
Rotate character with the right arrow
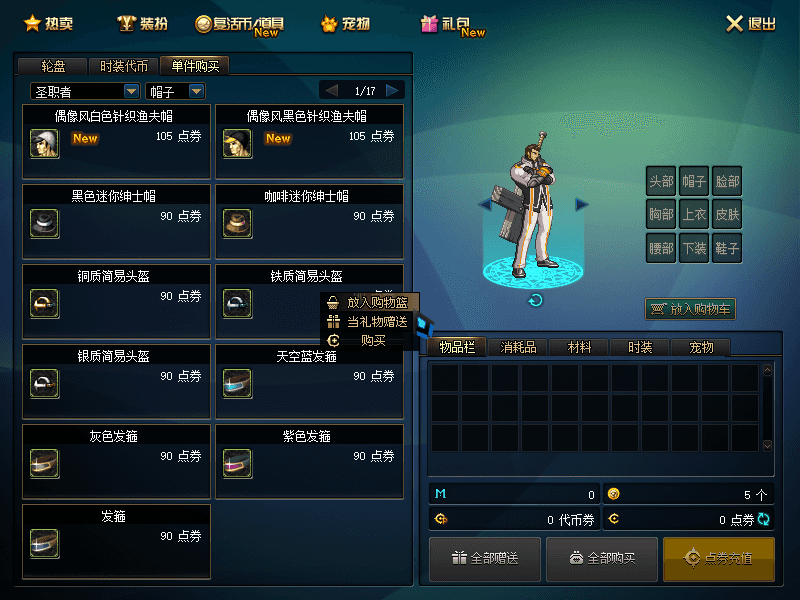[x=582, y=205]
